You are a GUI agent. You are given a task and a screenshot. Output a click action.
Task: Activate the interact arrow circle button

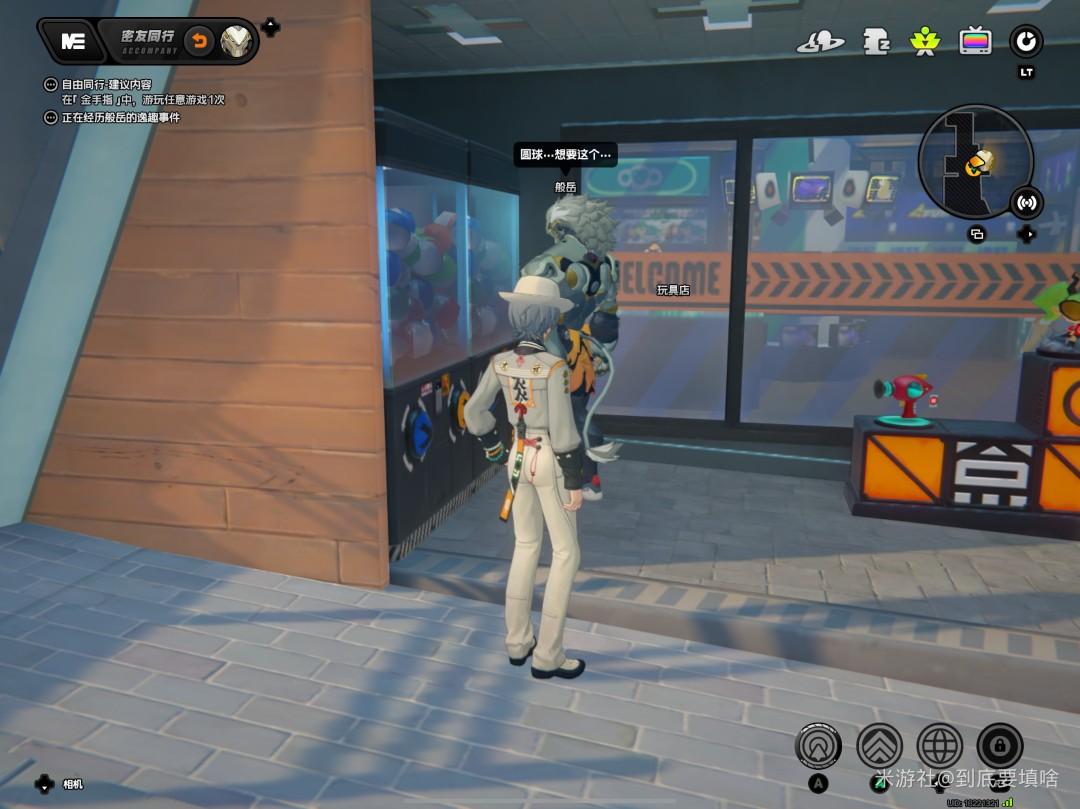819,745
